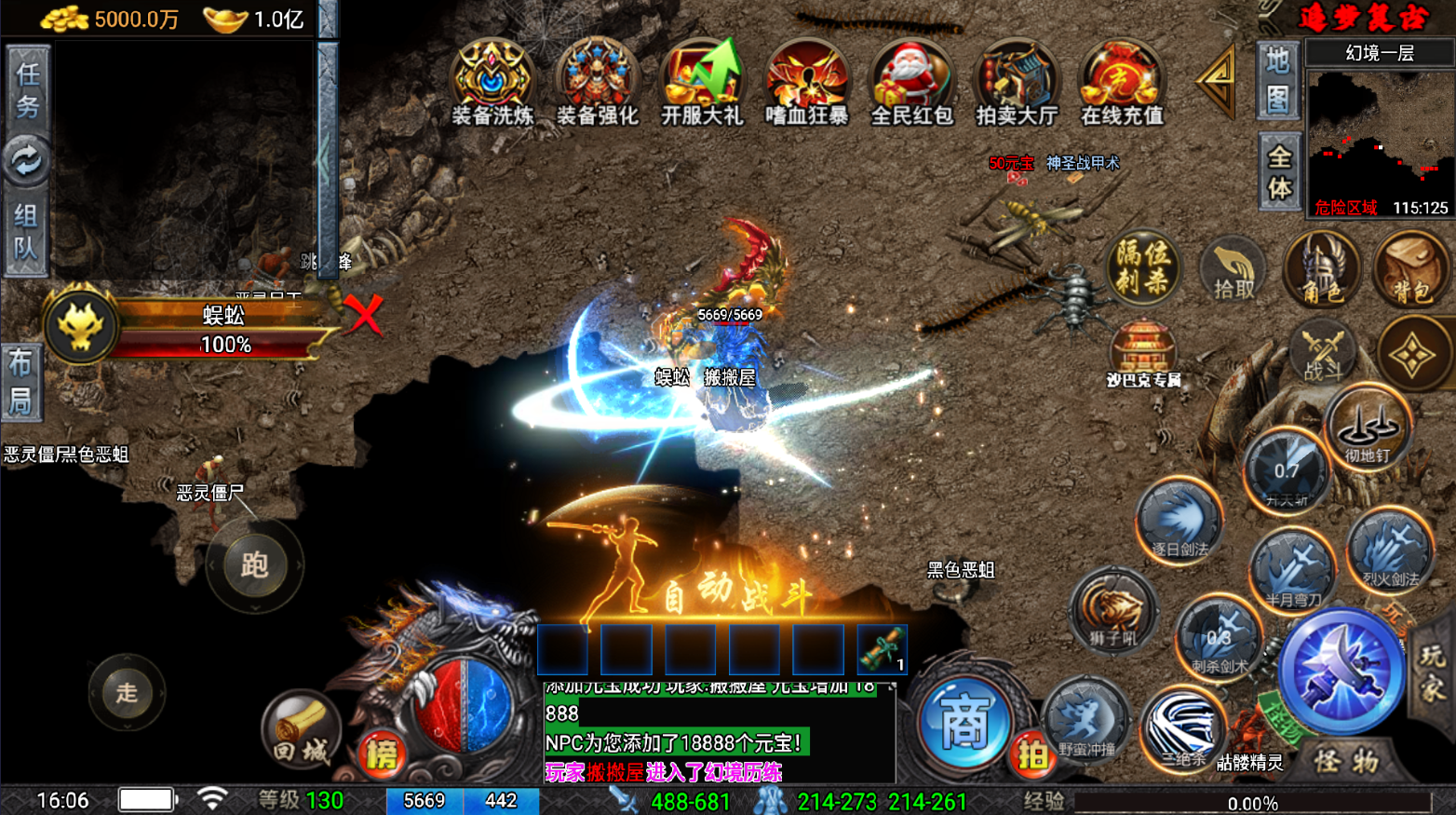
Task: Use the 回城 return-to-town scroll
Action: 301,731
